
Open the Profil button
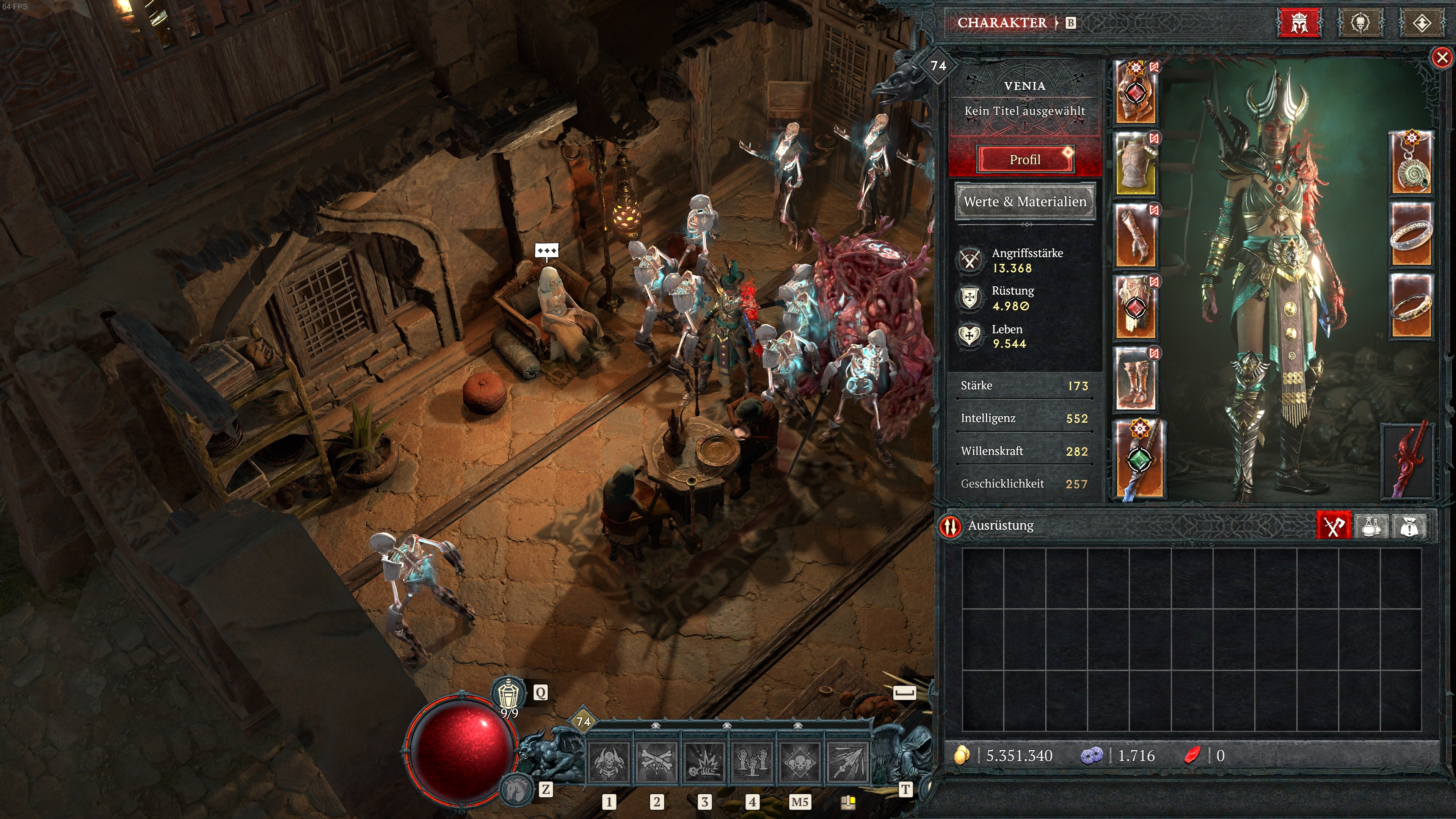(1025, 159)
